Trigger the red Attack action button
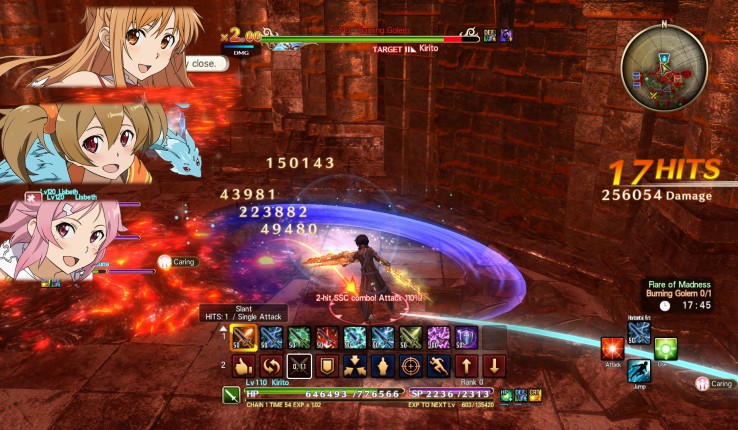The width and height of the screenshot is (738, 430). [612, 349]
